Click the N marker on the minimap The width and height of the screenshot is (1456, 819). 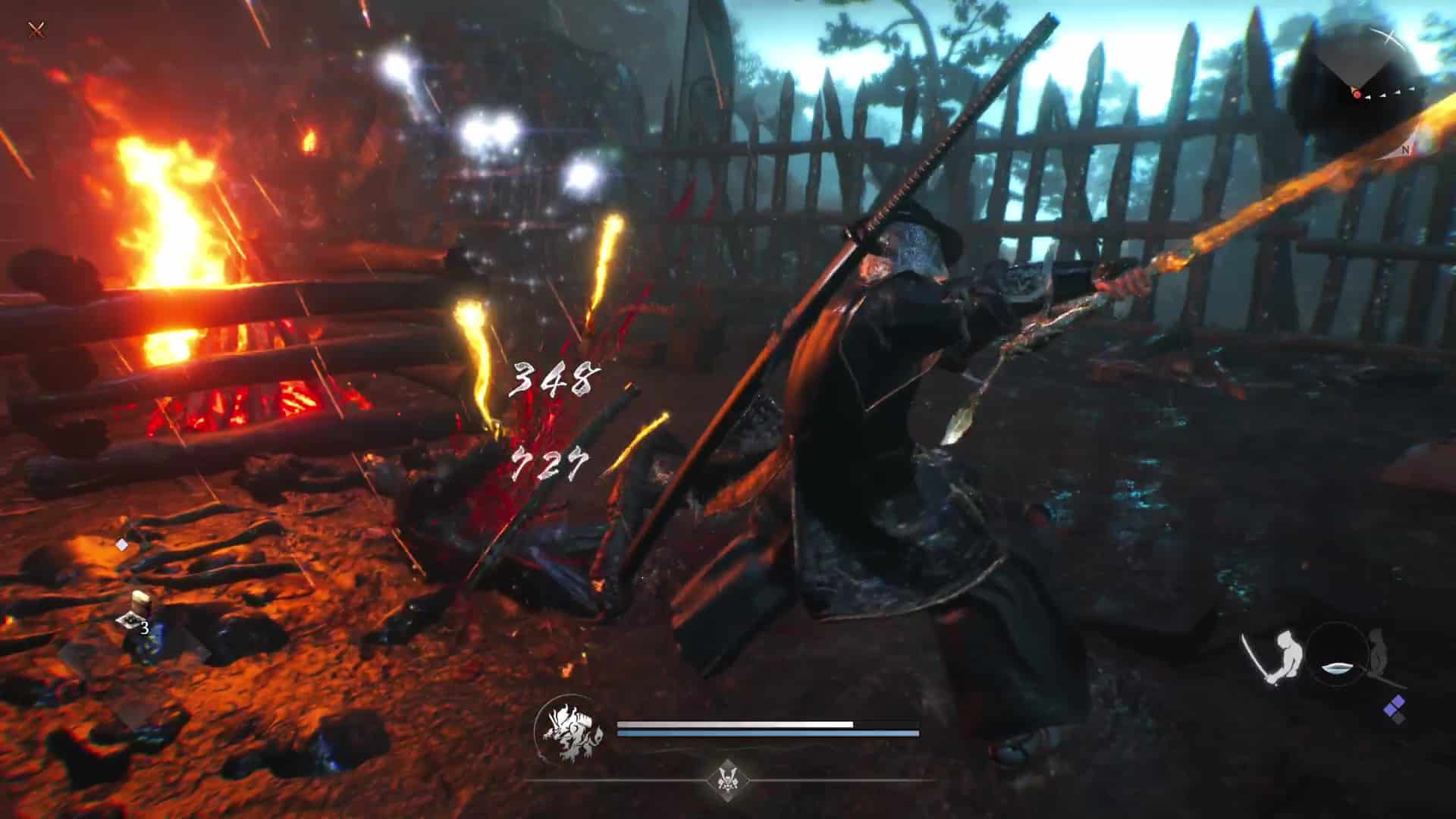tap(1405, 149)
